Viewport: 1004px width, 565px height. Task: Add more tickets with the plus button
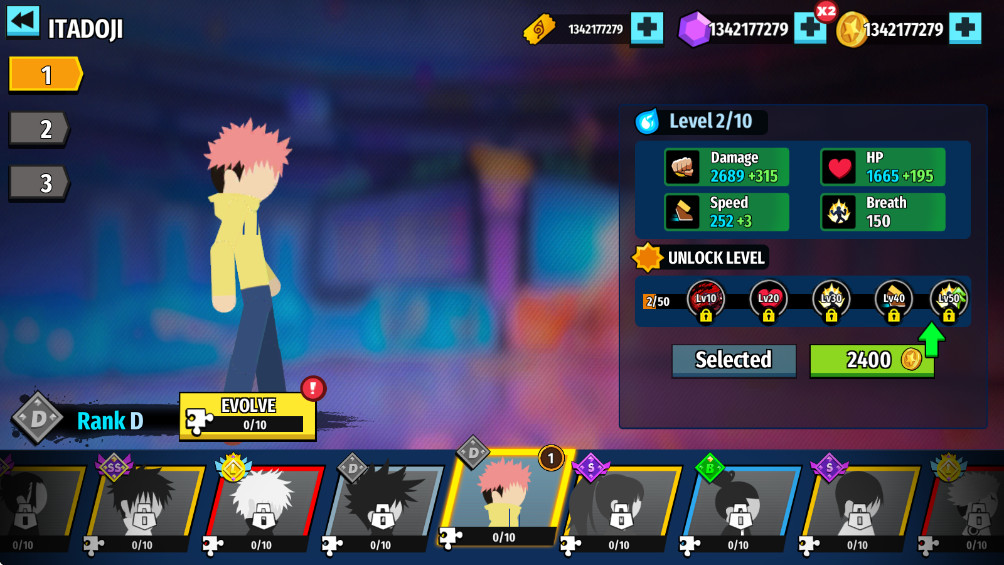[647, 28]
